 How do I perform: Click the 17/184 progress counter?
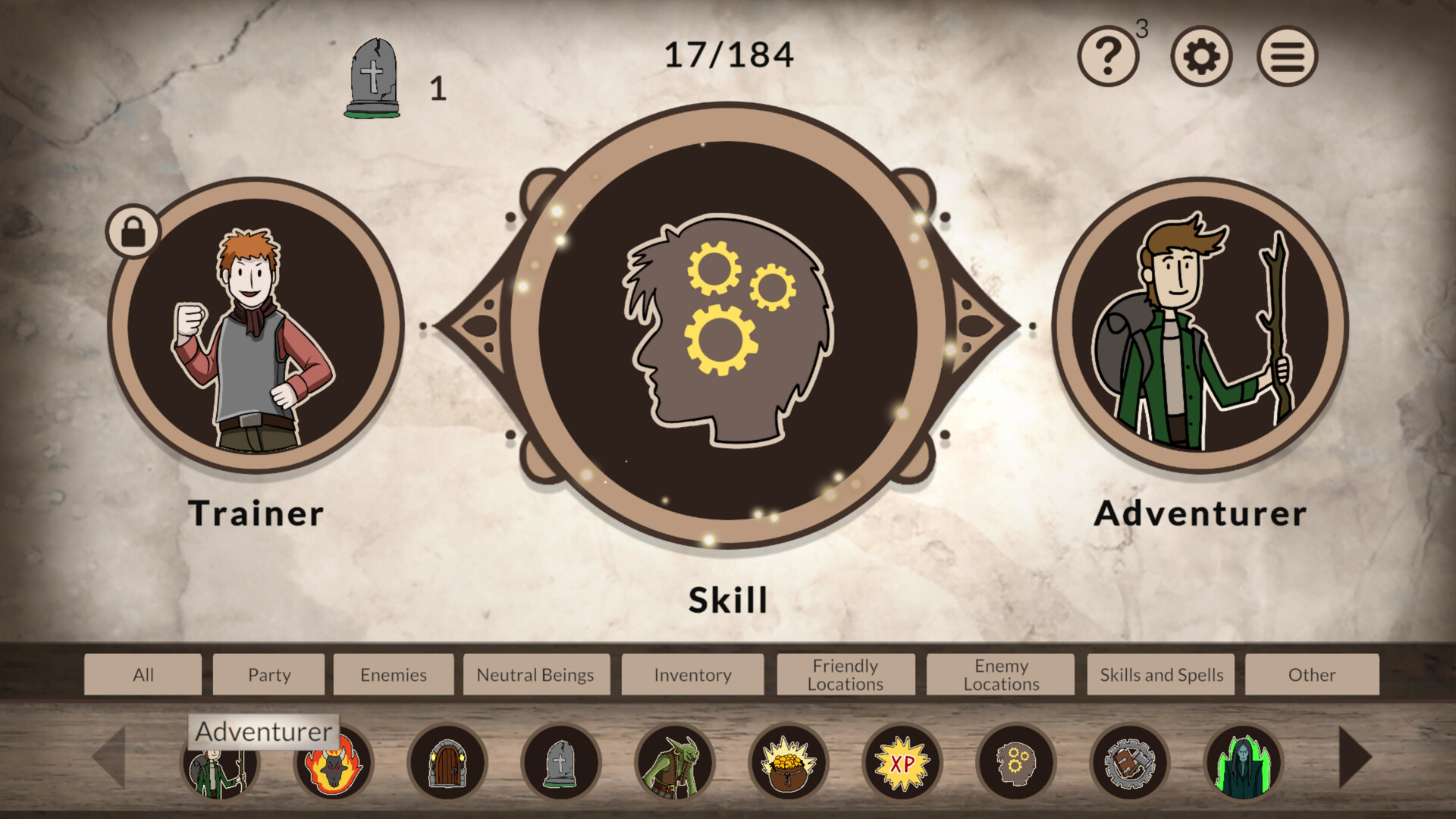coord(728,53)
